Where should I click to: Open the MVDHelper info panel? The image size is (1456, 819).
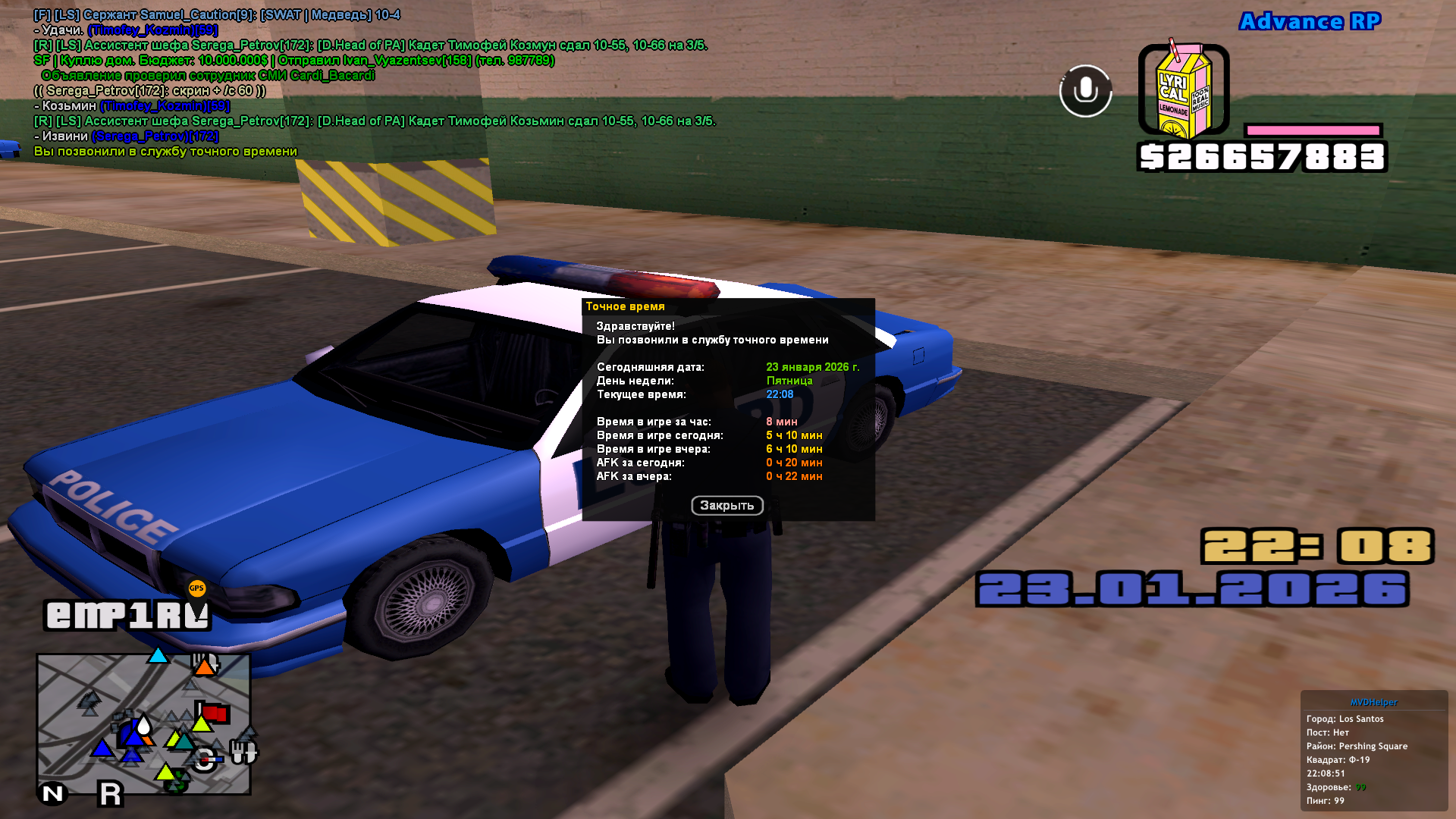(1373, 702)
